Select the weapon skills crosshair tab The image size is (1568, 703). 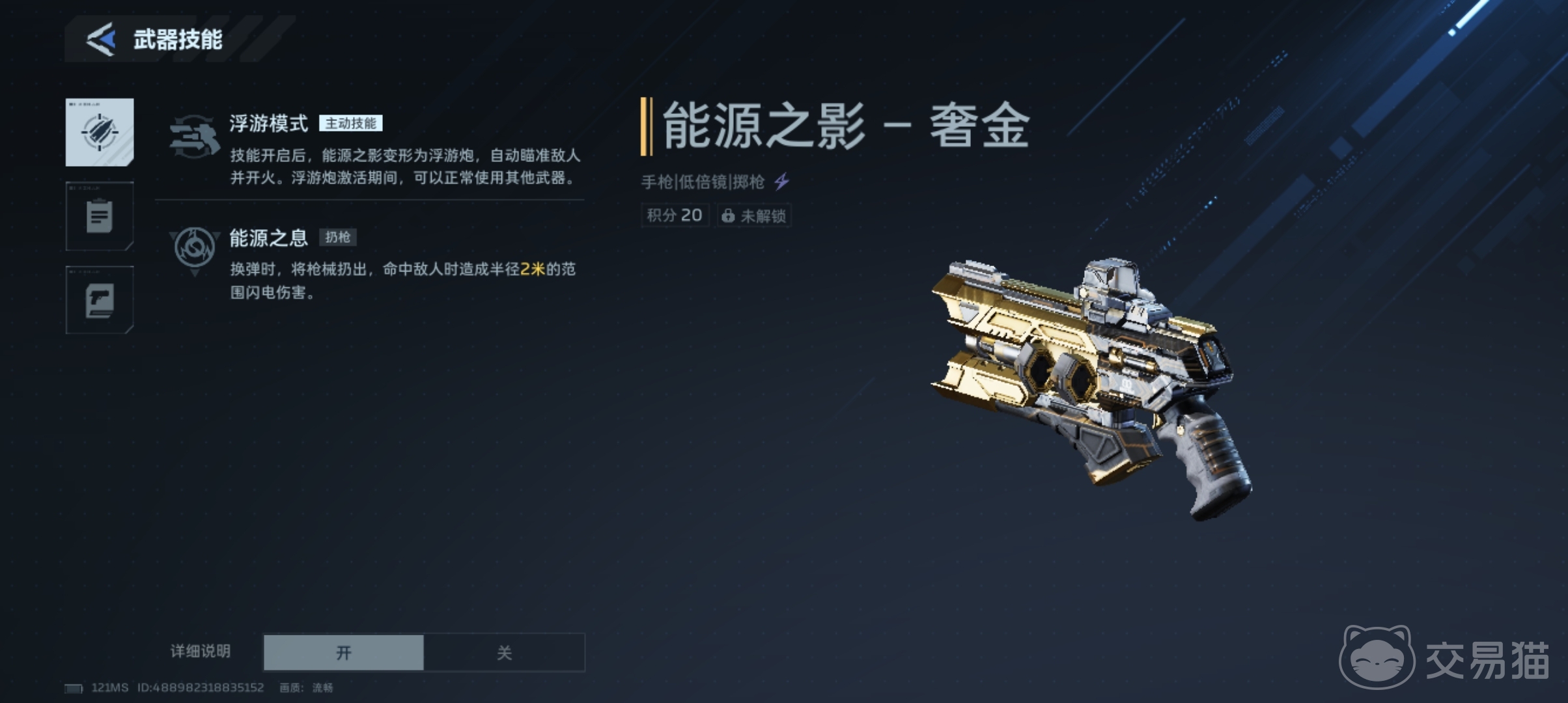(100, 132)
